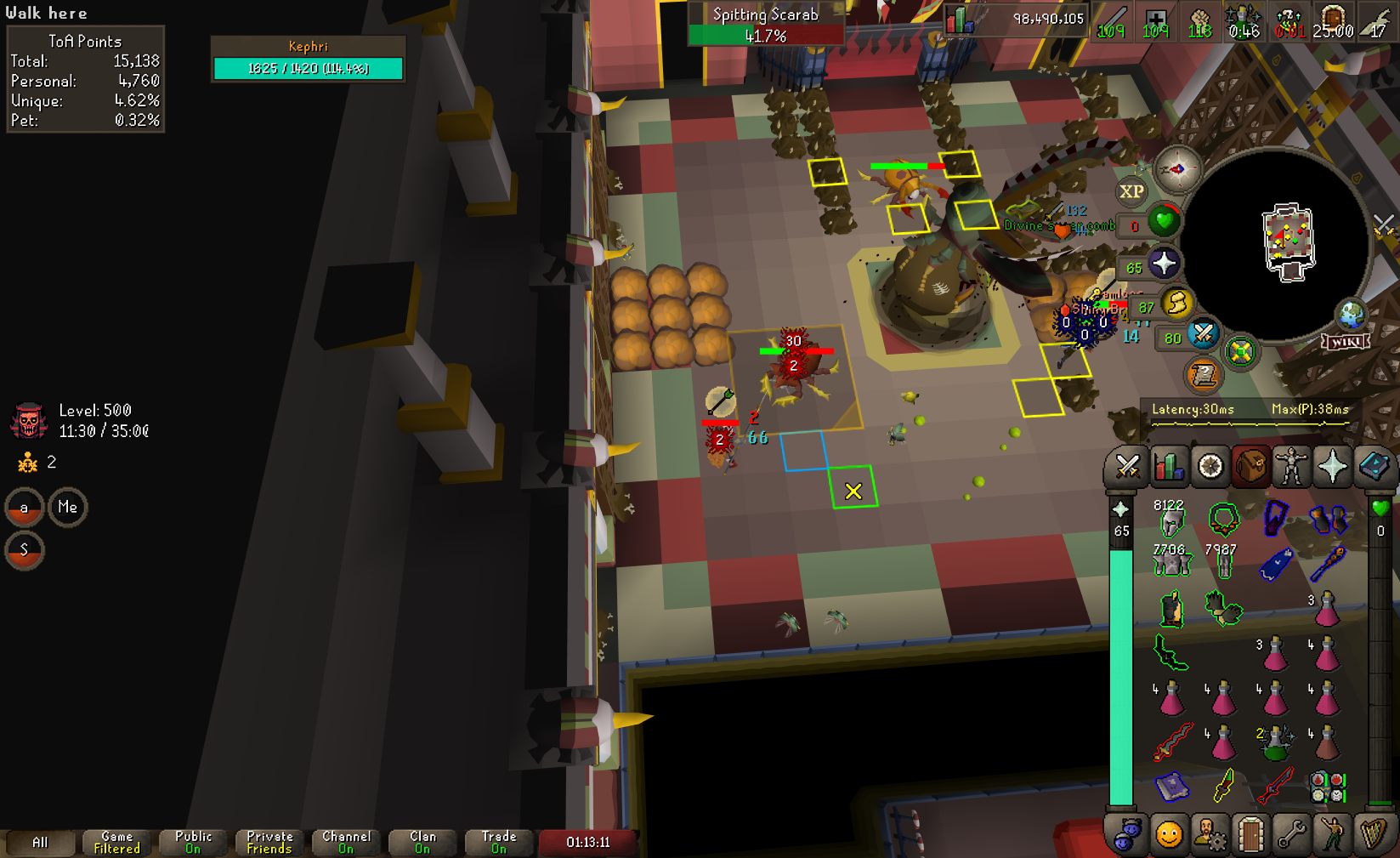The width and height of the screenshot is (1400, 858).
Task: Open the Spellbook tab
Action: 1373,467
